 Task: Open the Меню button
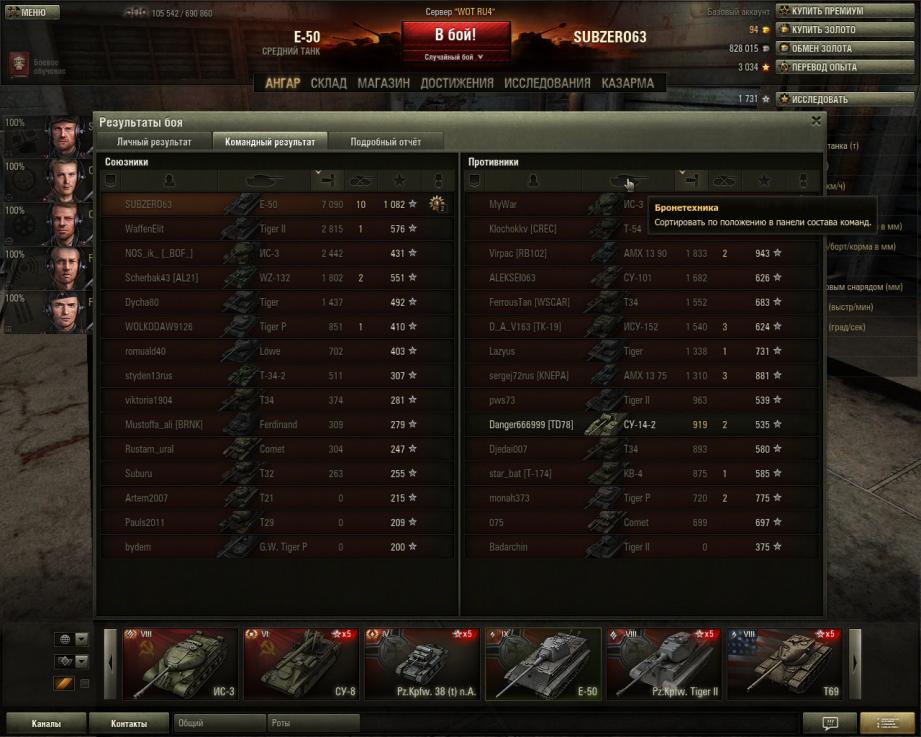coord(26,12)
